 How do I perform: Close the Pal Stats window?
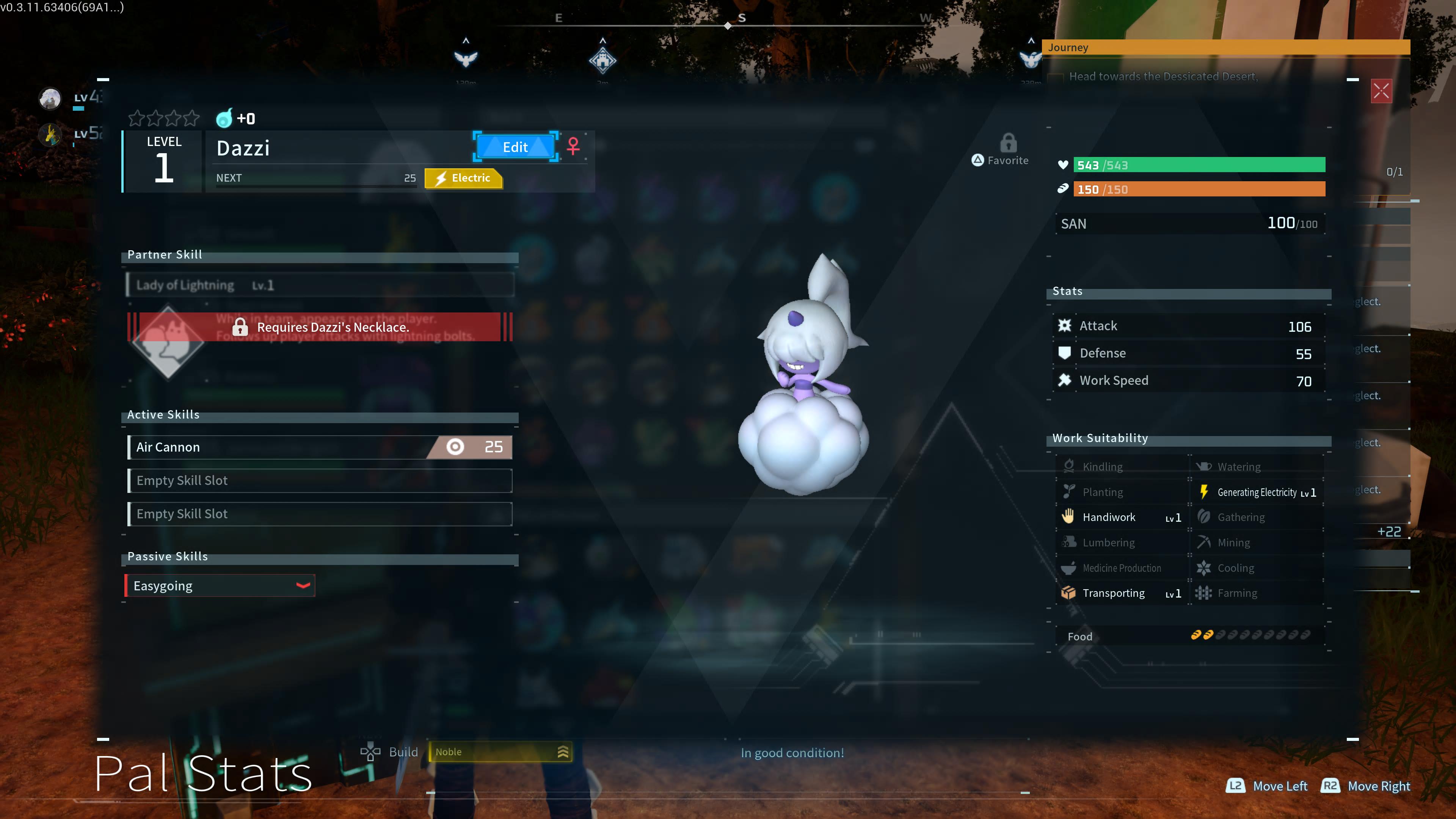1381,91
